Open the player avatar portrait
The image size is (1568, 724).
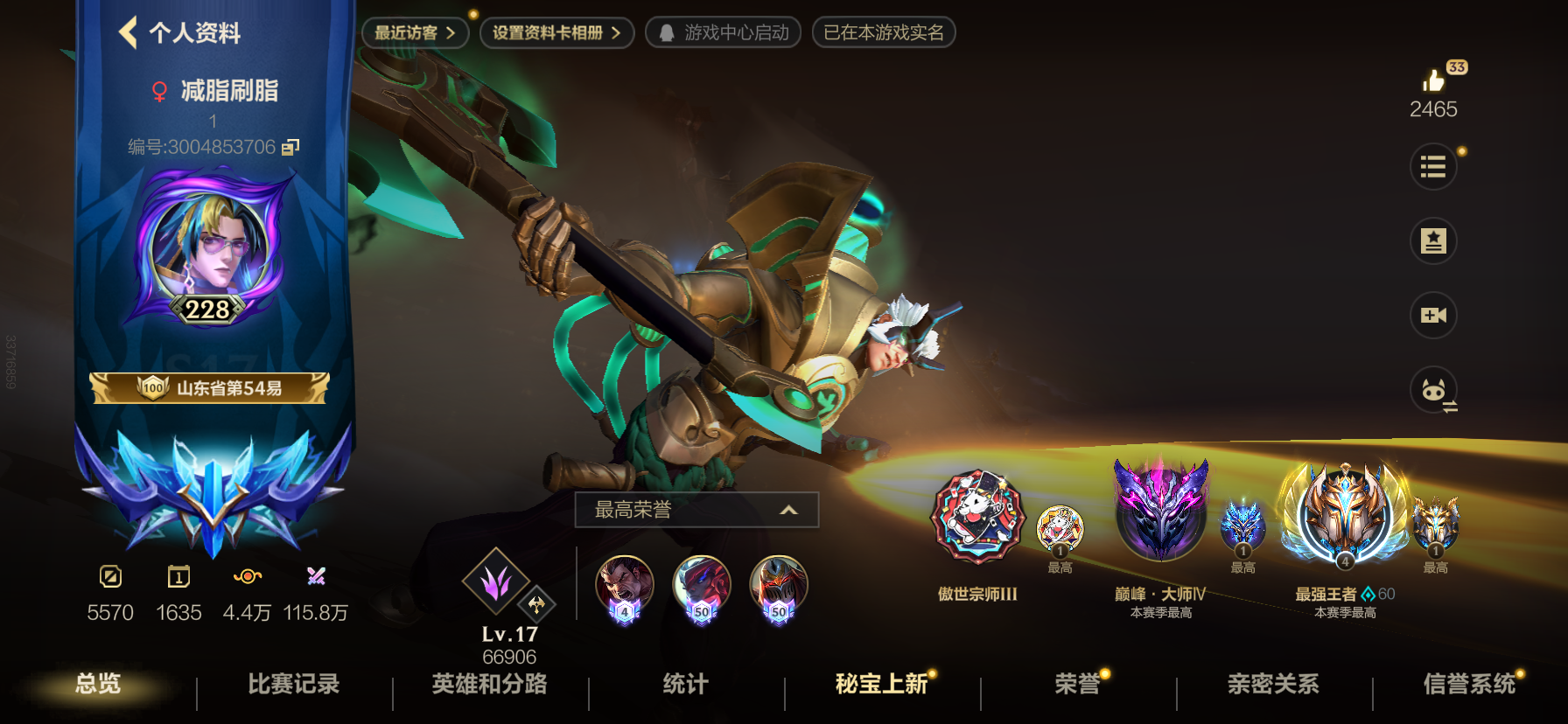pyautogui.click(x=208, y=247)
